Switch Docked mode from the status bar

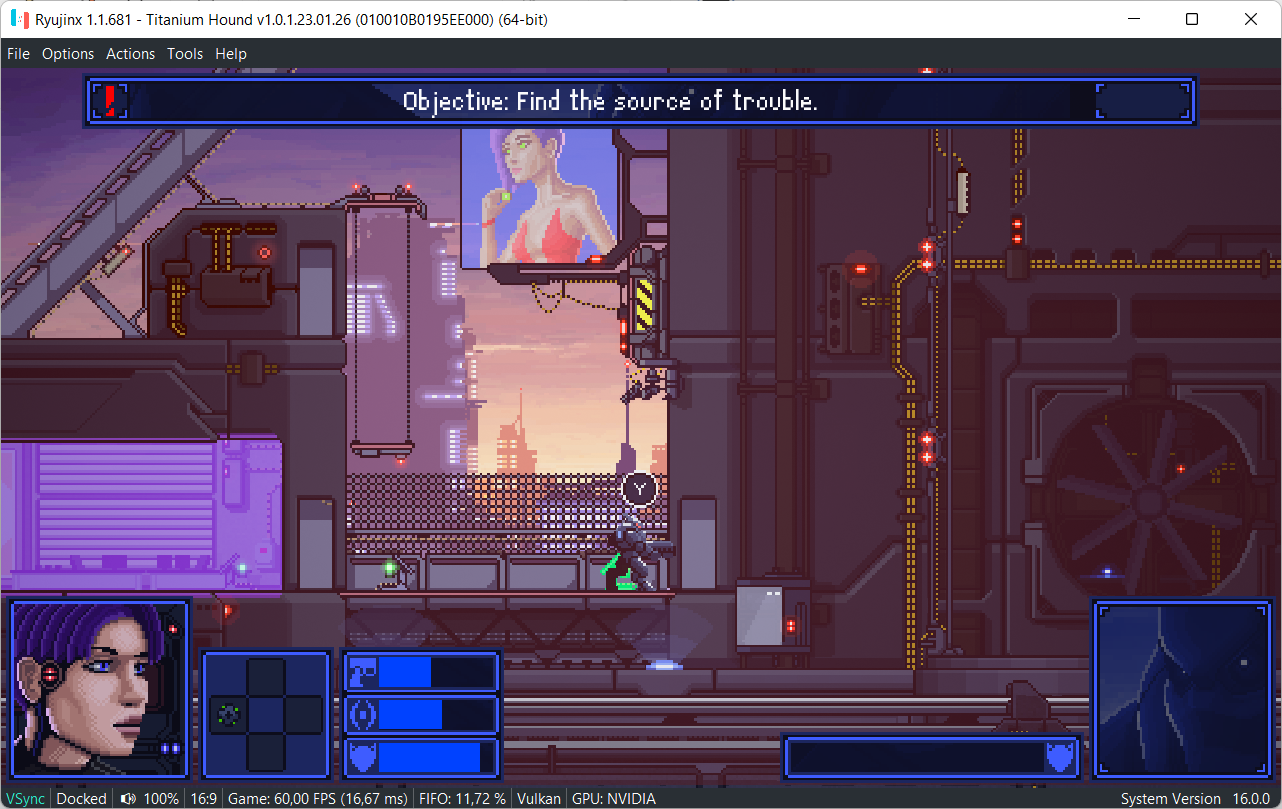click(80, 798)
